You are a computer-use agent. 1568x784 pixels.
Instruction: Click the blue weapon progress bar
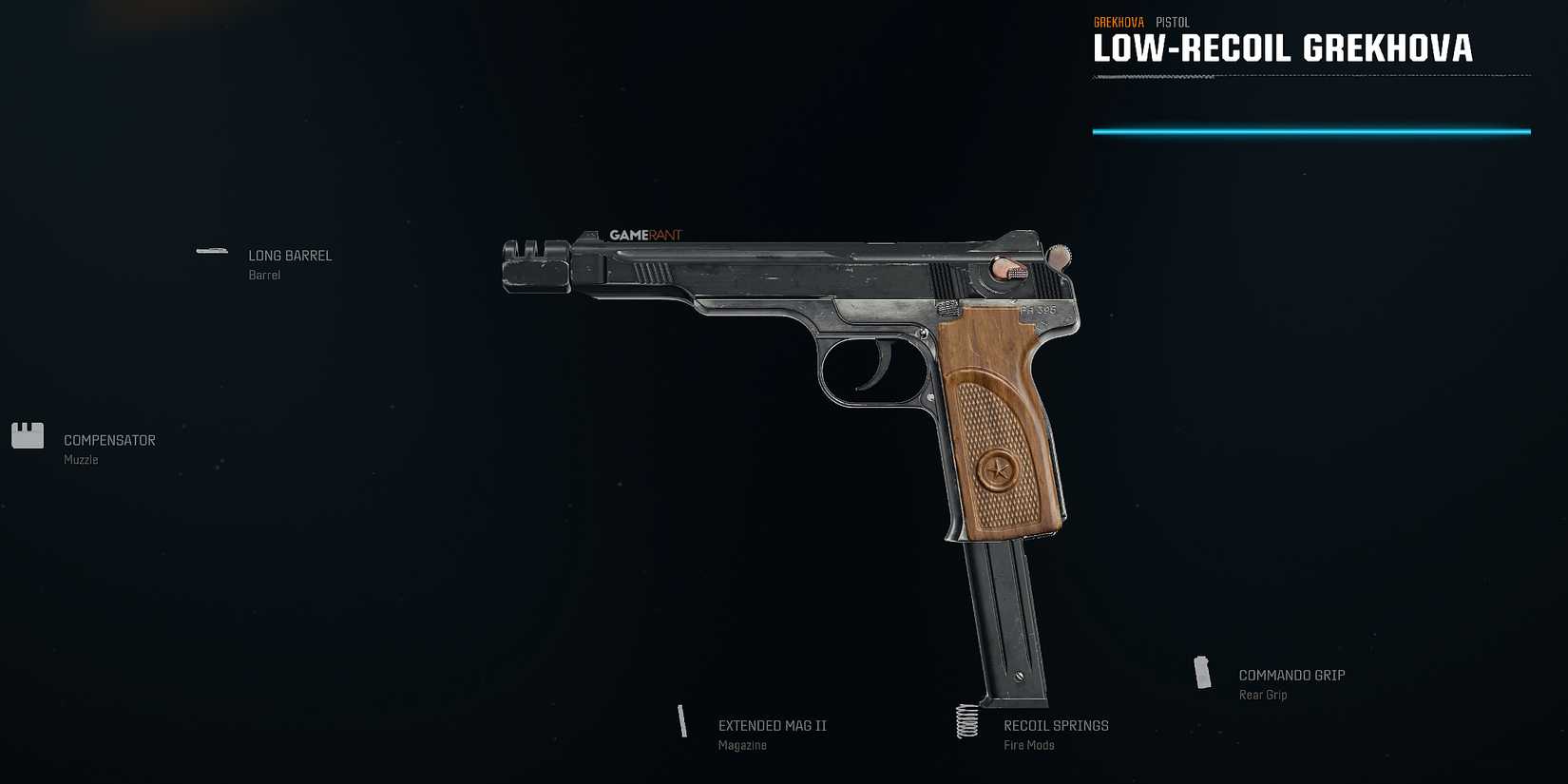pyautogui.click(x=1313, y=130)
